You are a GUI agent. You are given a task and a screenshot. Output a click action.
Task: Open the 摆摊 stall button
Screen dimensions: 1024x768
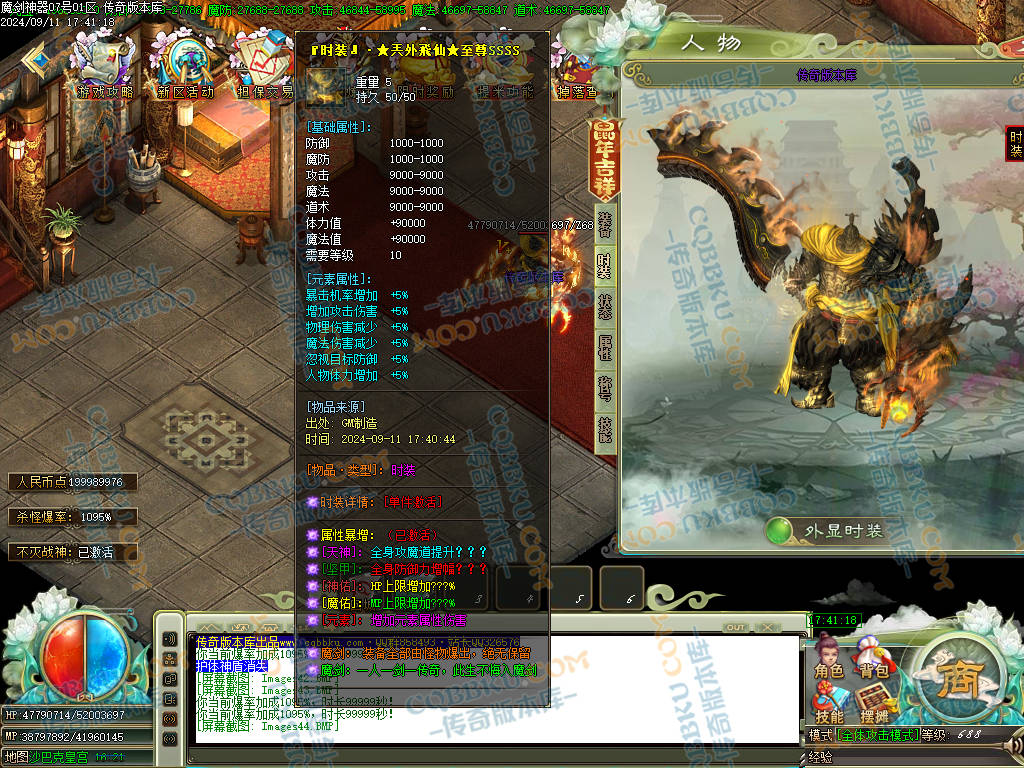[x=874, y=704]
